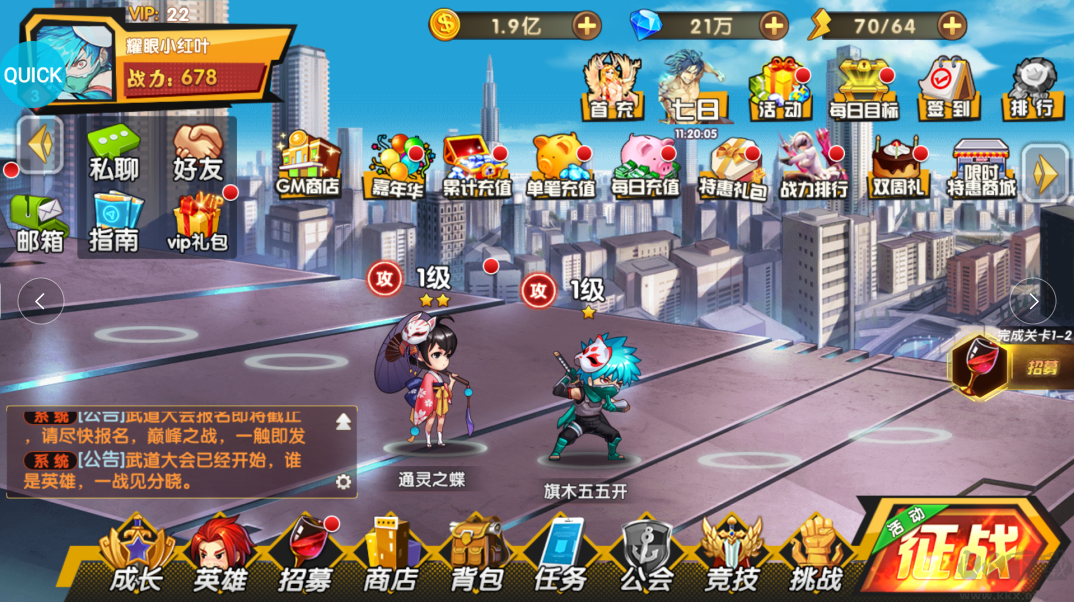
Task: Open the 背包 backpack
Action: click(476, 556)
